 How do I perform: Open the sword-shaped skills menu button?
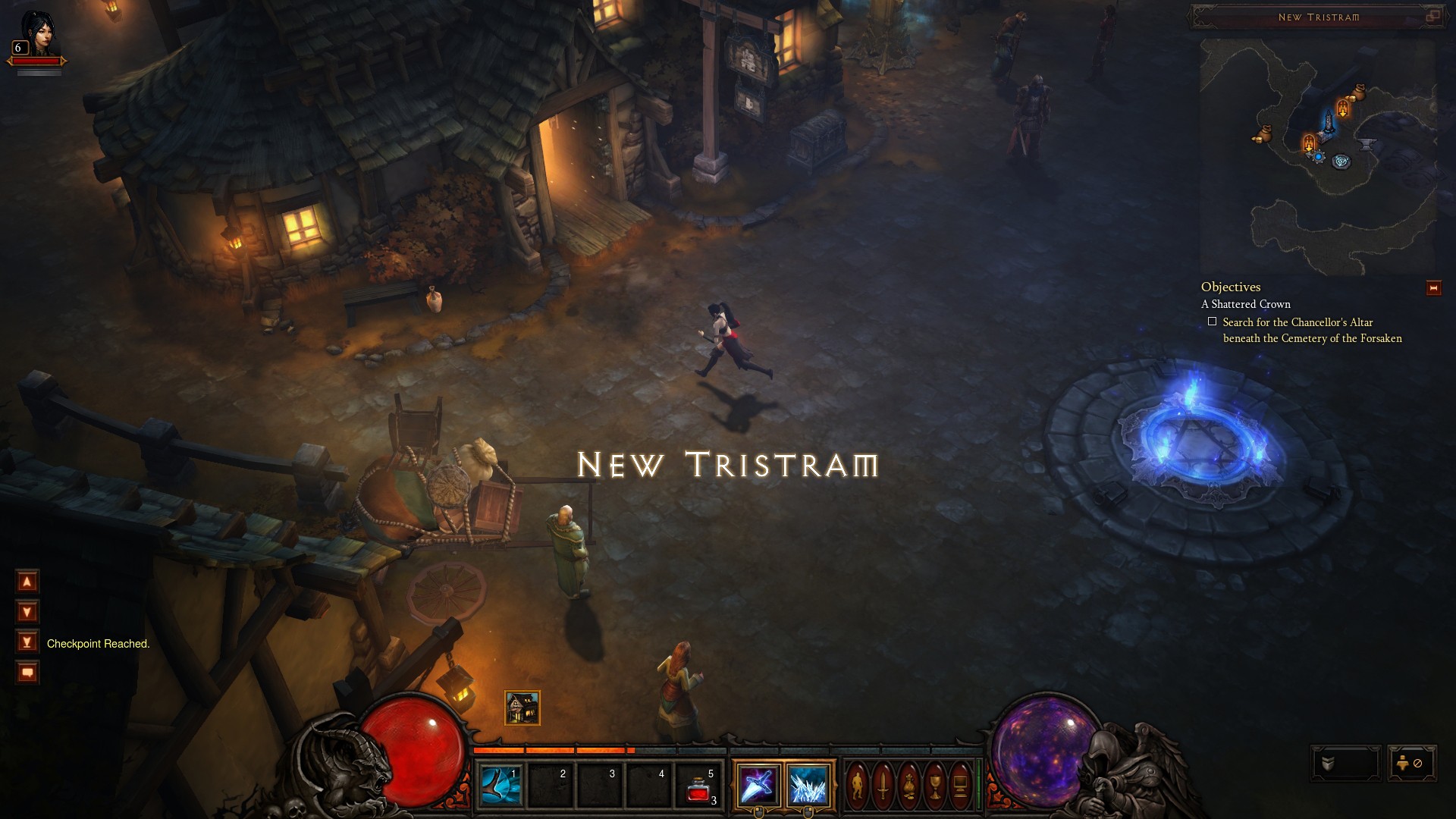[x=883, y=784]
